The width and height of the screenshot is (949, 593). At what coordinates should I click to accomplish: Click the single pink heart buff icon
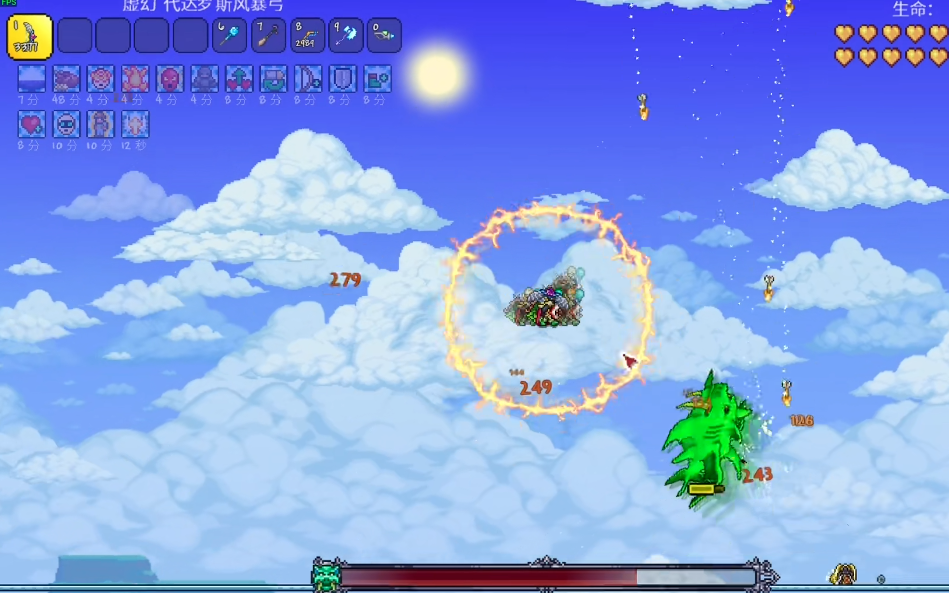click(x=32, y=124)
